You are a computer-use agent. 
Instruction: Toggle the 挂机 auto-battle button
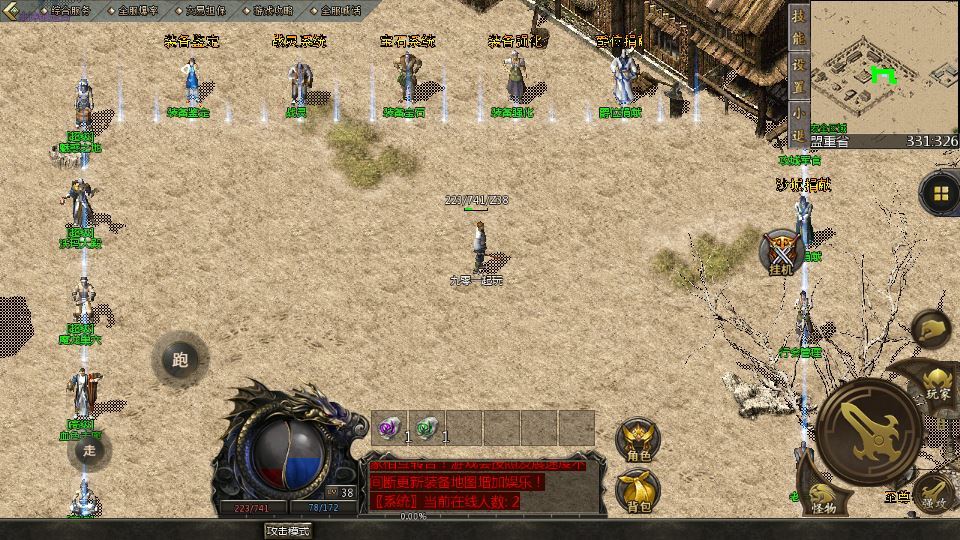pos(781,250)
